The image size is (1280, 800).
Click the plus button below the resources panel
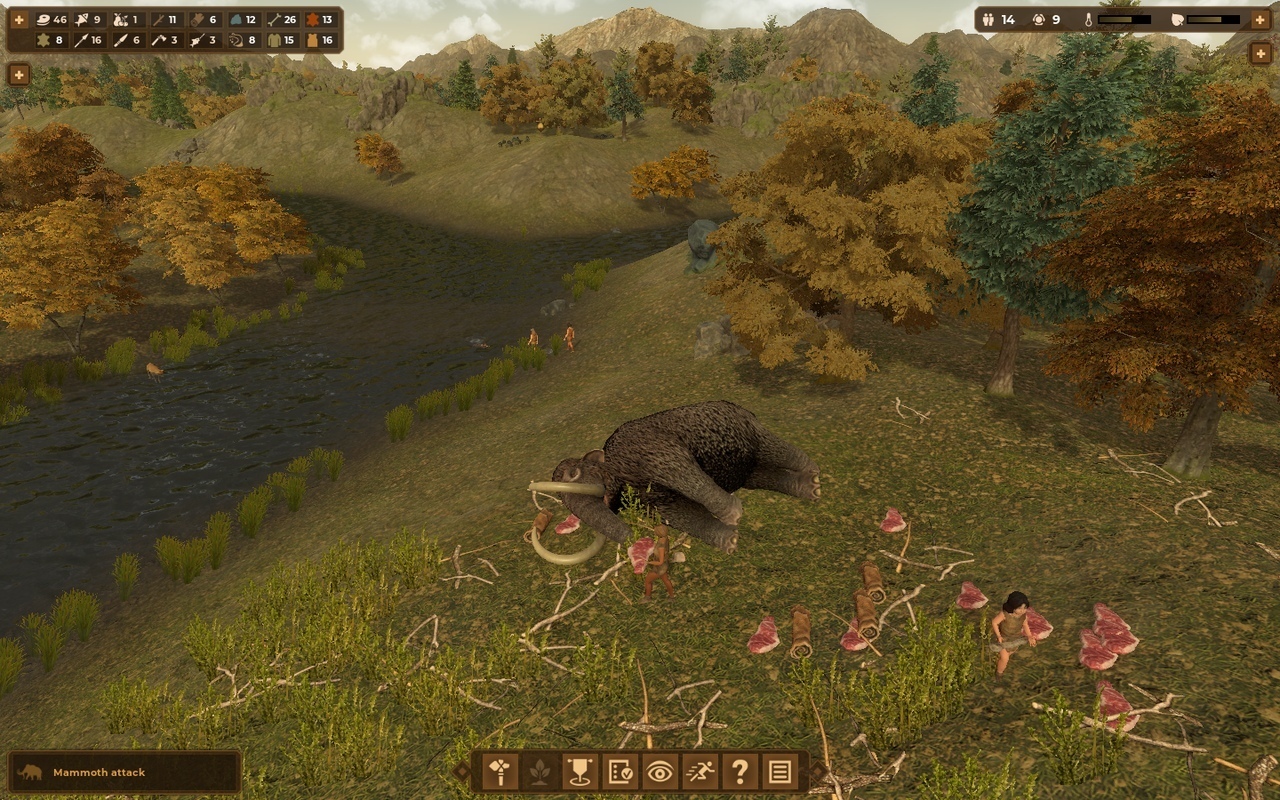(19, 74)
